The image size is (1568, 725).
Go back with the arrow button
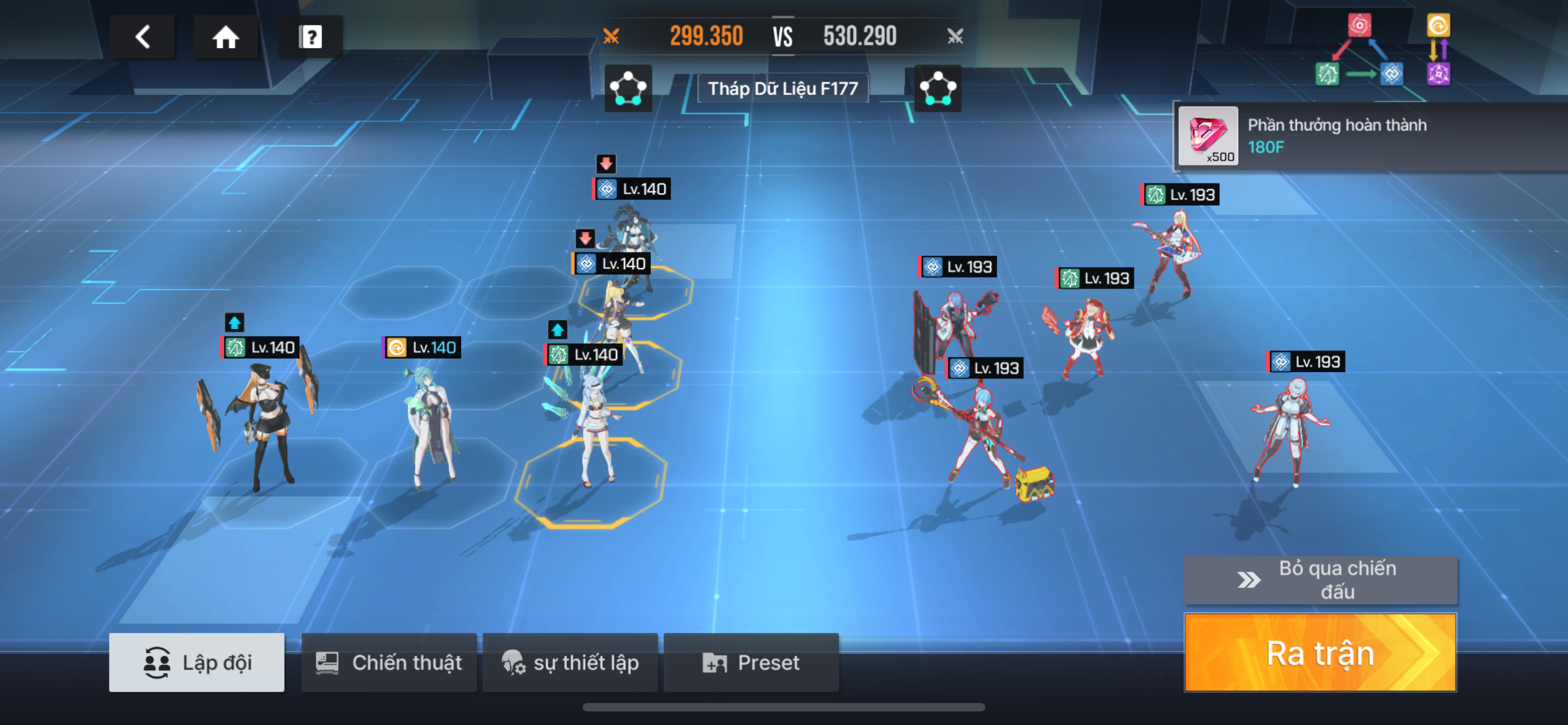(142, 37)
